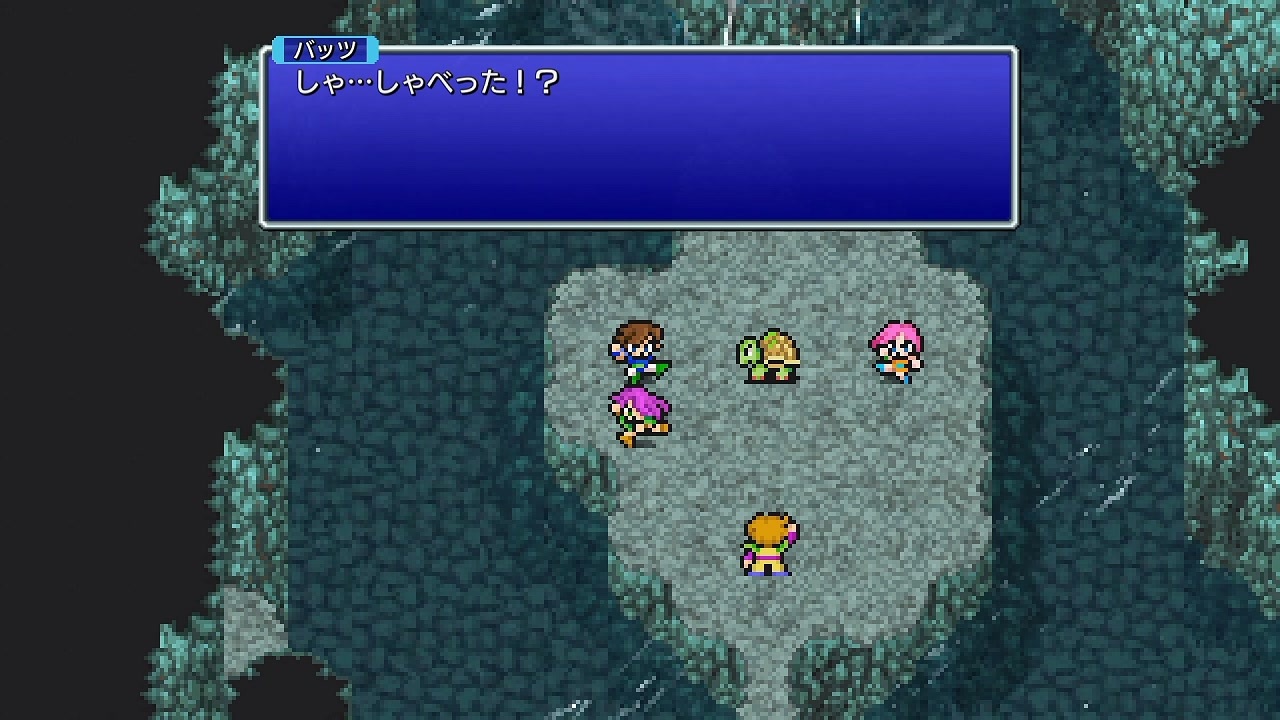Image resolution: width=1280 pixels, height=720 pixels.
Task: Select the orange-haired Krile sprite
Action: pos(770,545)
